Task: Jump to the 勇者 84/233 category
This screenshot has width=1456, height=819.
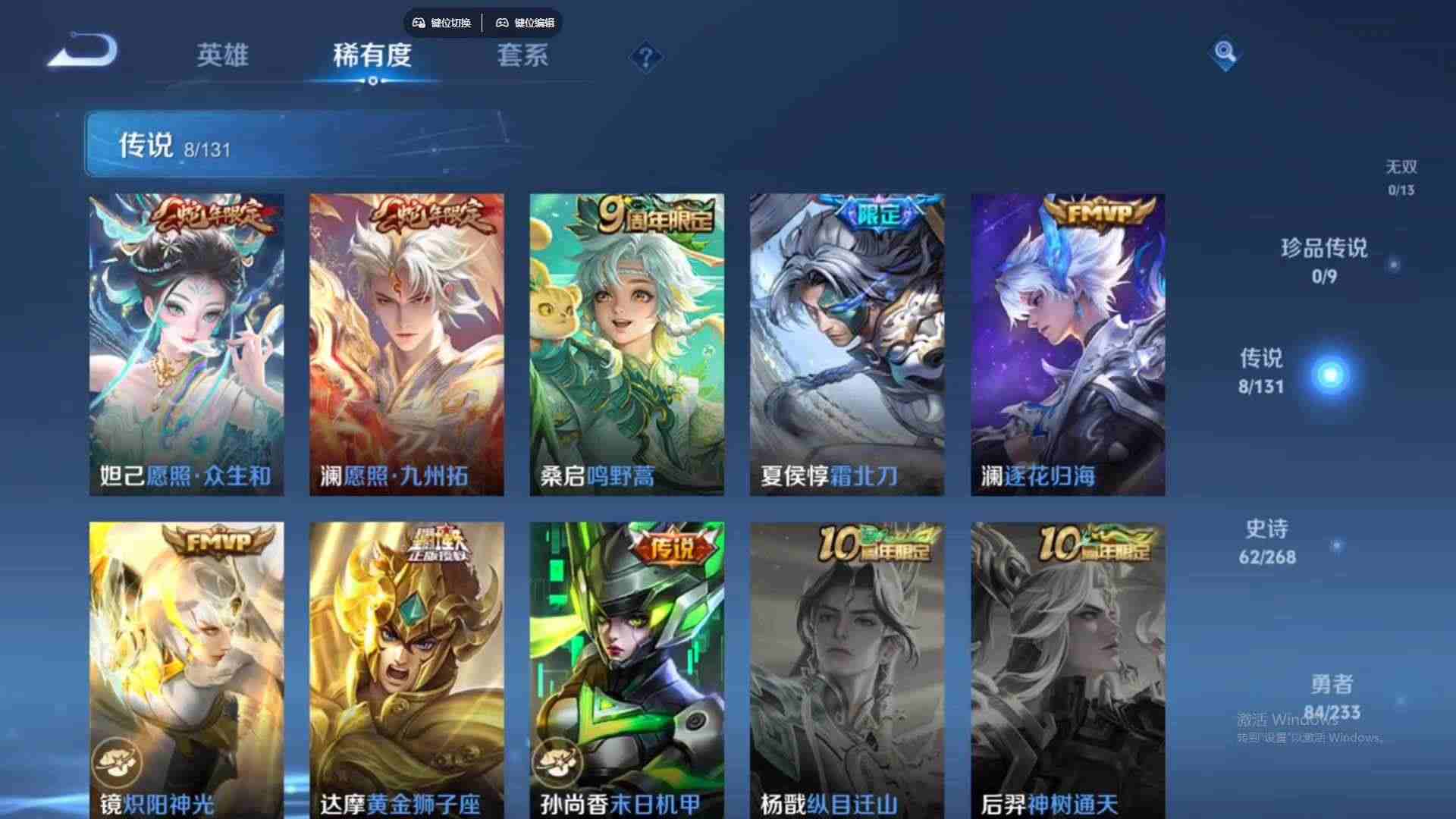Action: (1329, 695)
